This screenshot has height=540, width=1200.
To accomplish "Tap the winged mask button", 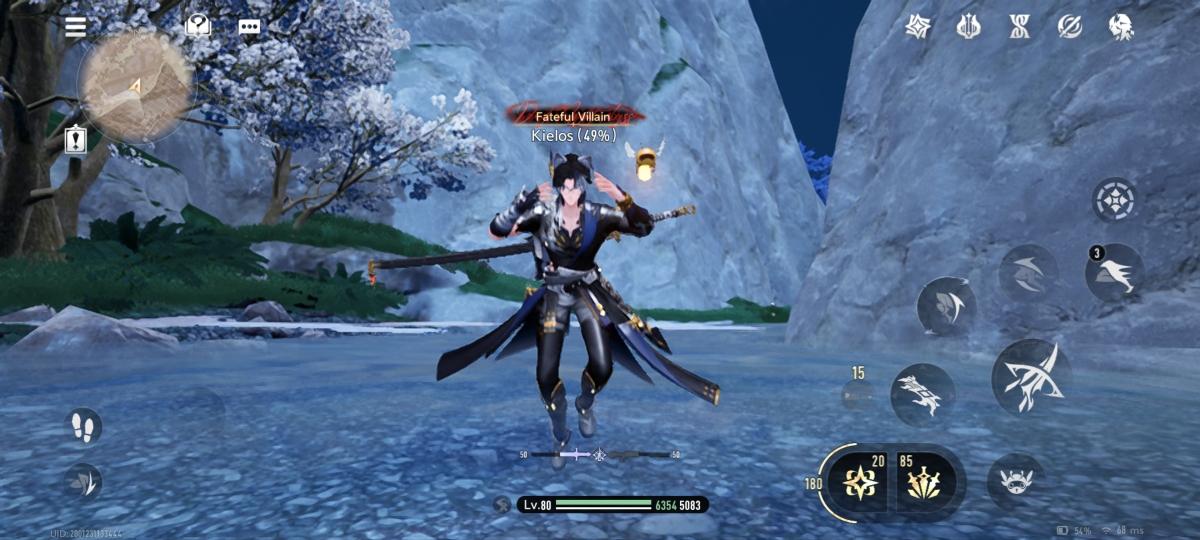I will tap(1016, 481).
